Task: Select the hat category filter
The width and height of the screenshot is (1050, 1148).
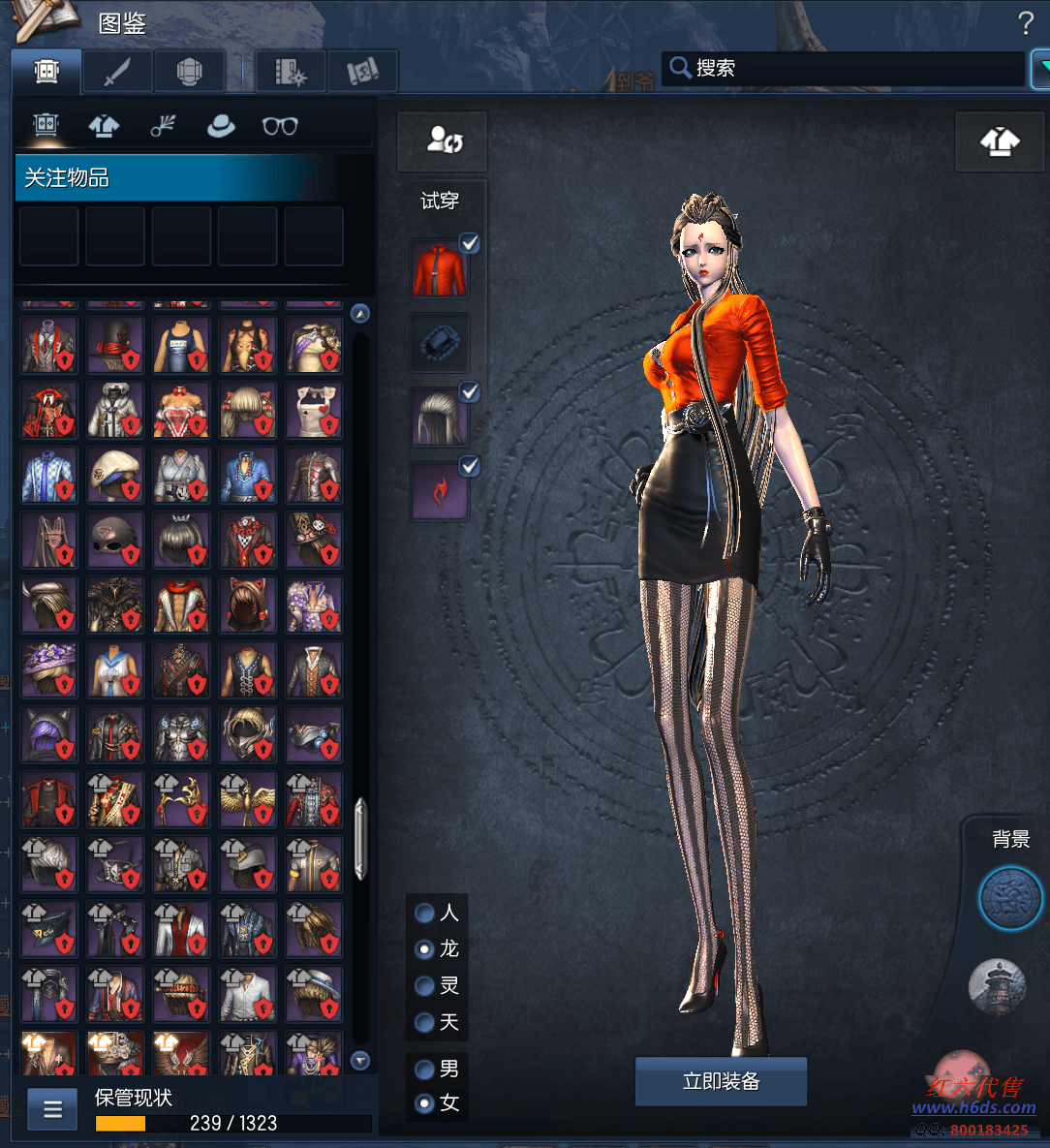Action: pos(221,126)
